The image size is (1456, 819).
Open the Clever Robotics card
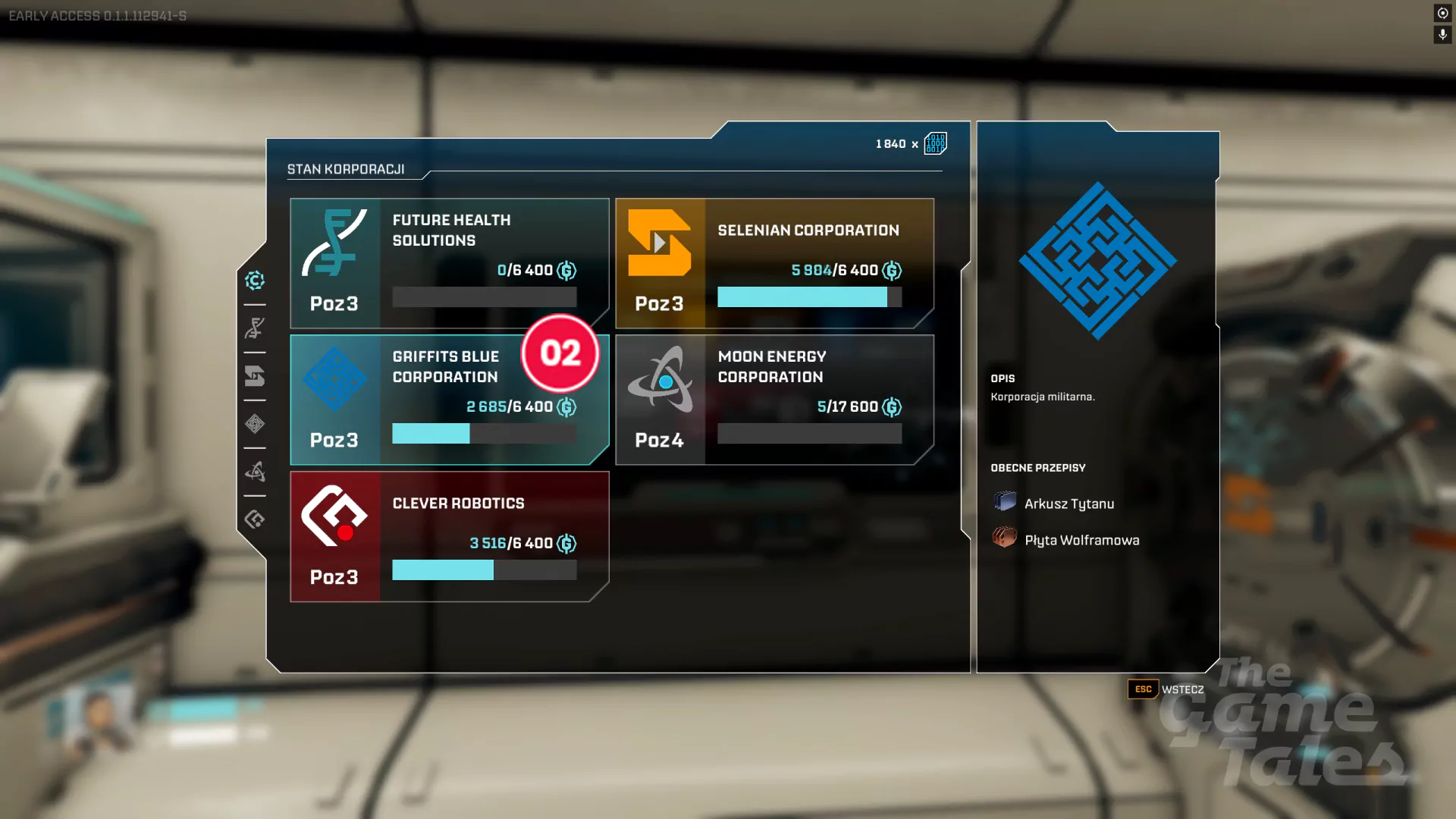pyautogui.click(x=449, y=536)
